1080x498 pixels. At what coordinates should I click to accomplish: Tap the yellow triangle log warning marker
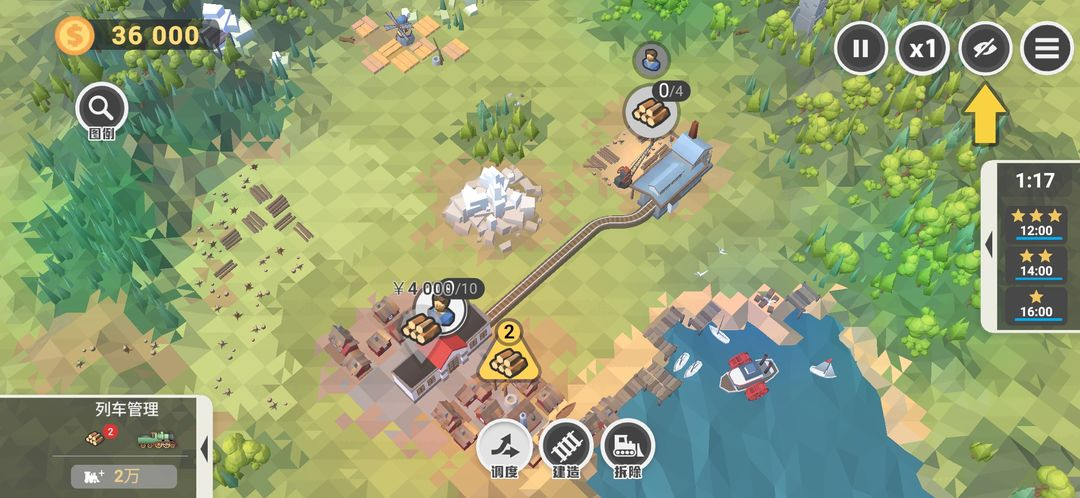click(509, 357)
